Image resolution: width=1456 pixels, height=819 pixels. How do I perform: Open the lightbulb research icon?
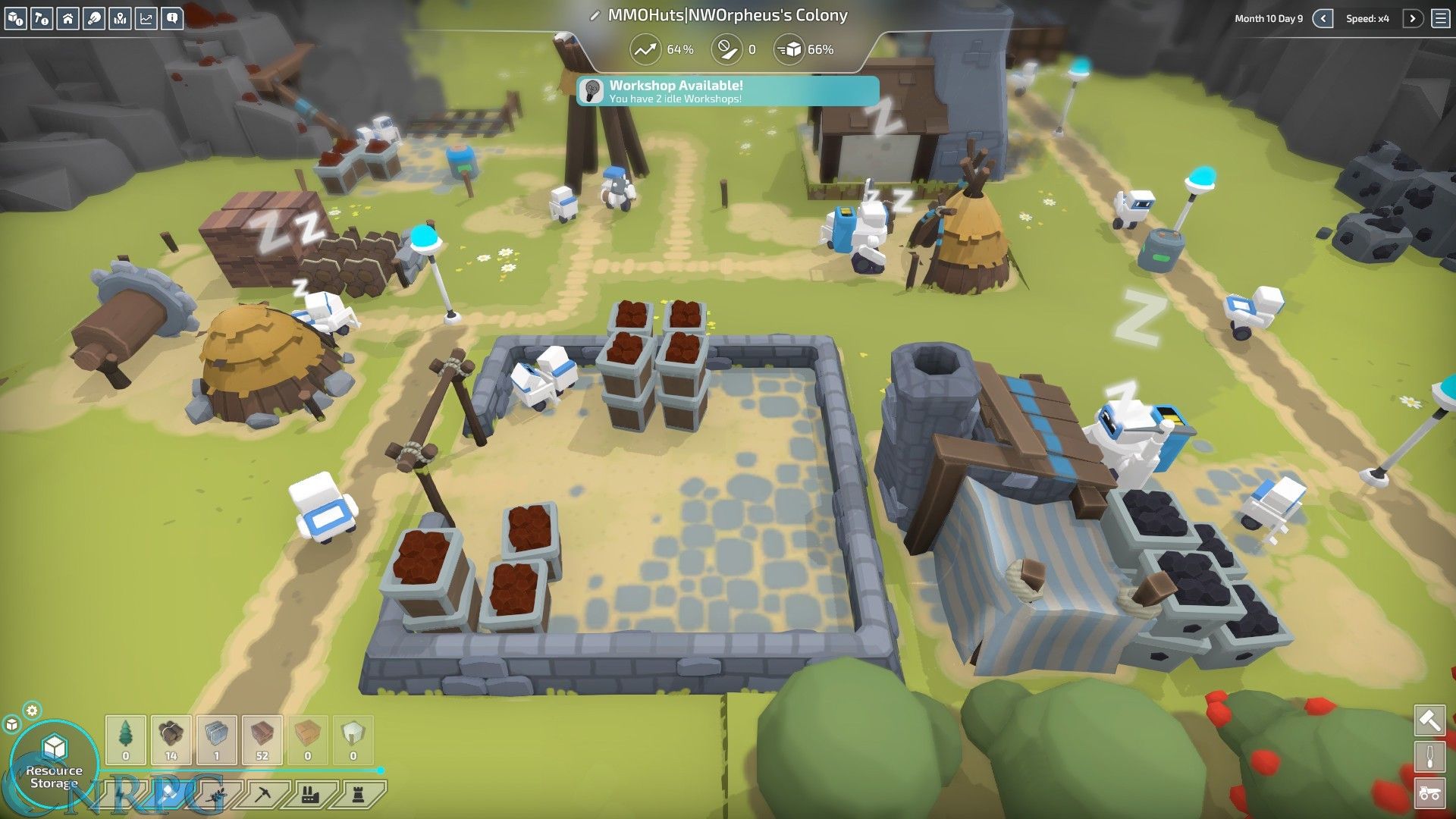pos(94,18)
